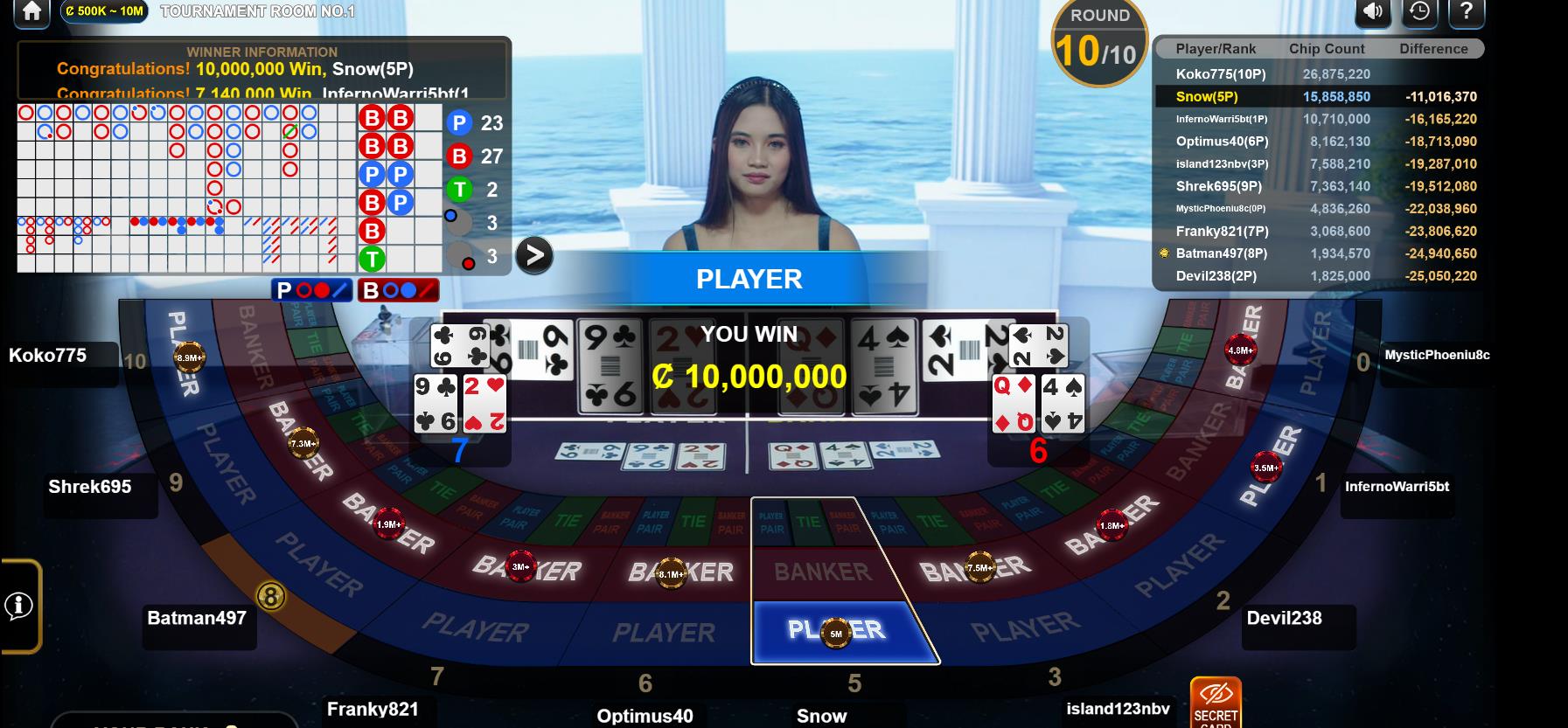Select Snow's row in the ranking list
Screen dimensions: 1568x728
coord(1319,97)
